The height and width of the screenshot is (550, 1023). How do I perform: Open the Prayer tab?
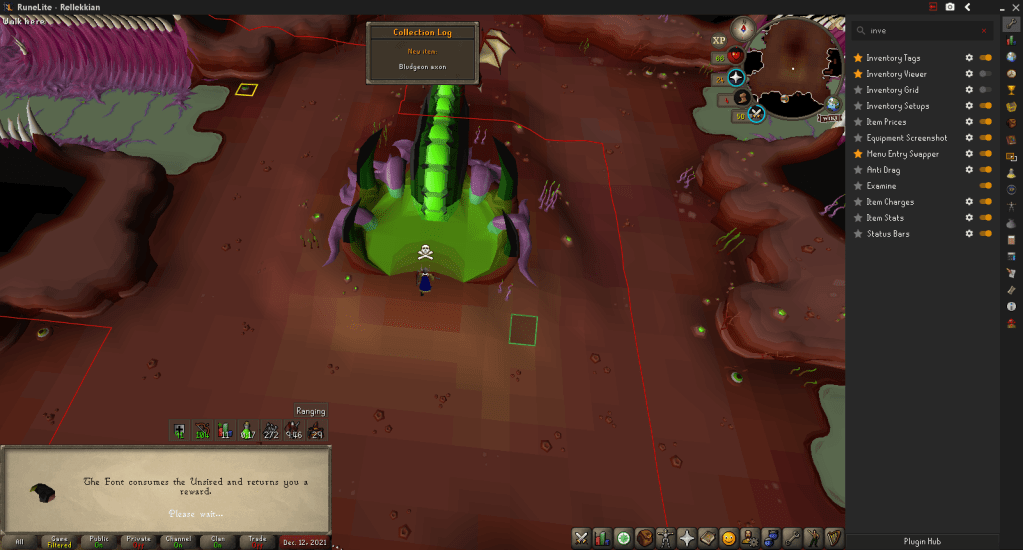click(x=687, y=538)
